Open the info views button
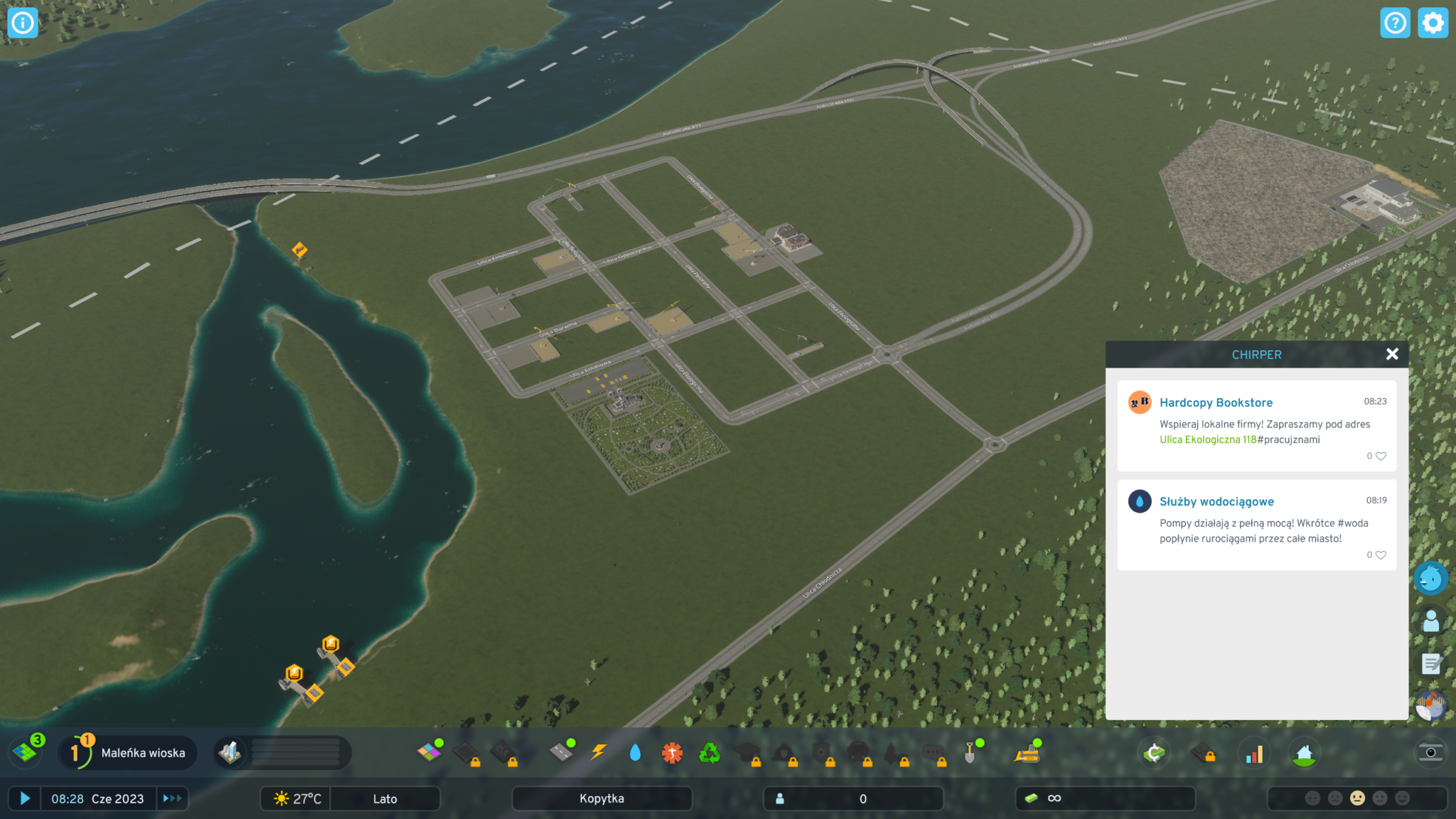The height and width of the screenshot is (819, 1456). (x=23, y=23)
